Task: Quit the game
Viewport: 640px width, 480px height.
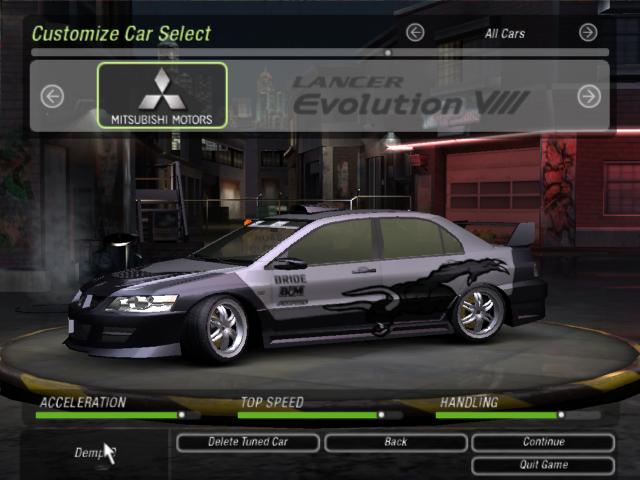Action: click(x=543, y=465)
